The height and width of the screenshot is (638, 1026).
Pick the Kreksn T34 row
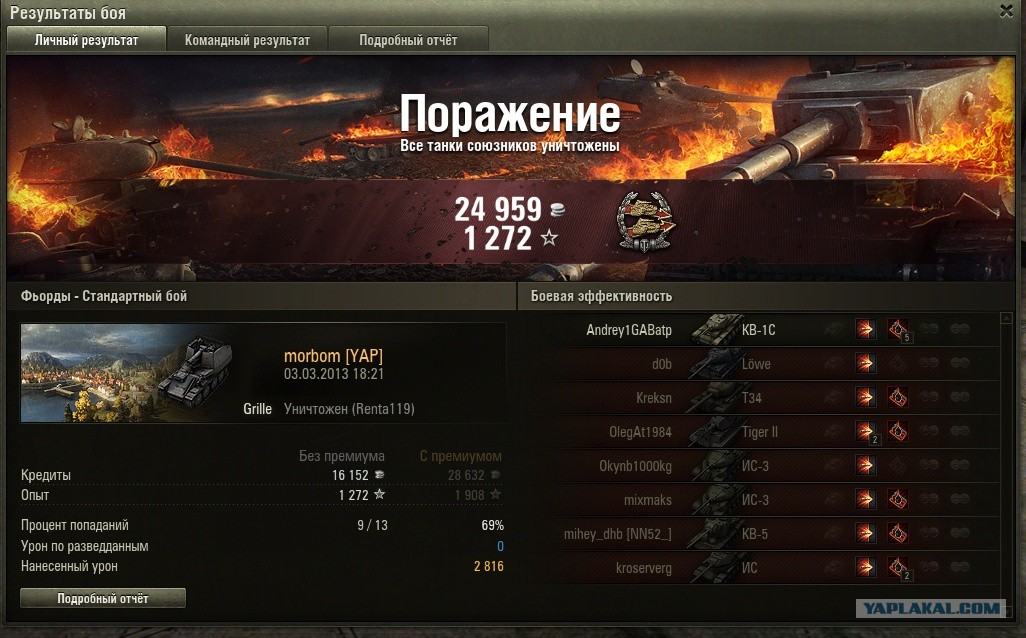760,398
